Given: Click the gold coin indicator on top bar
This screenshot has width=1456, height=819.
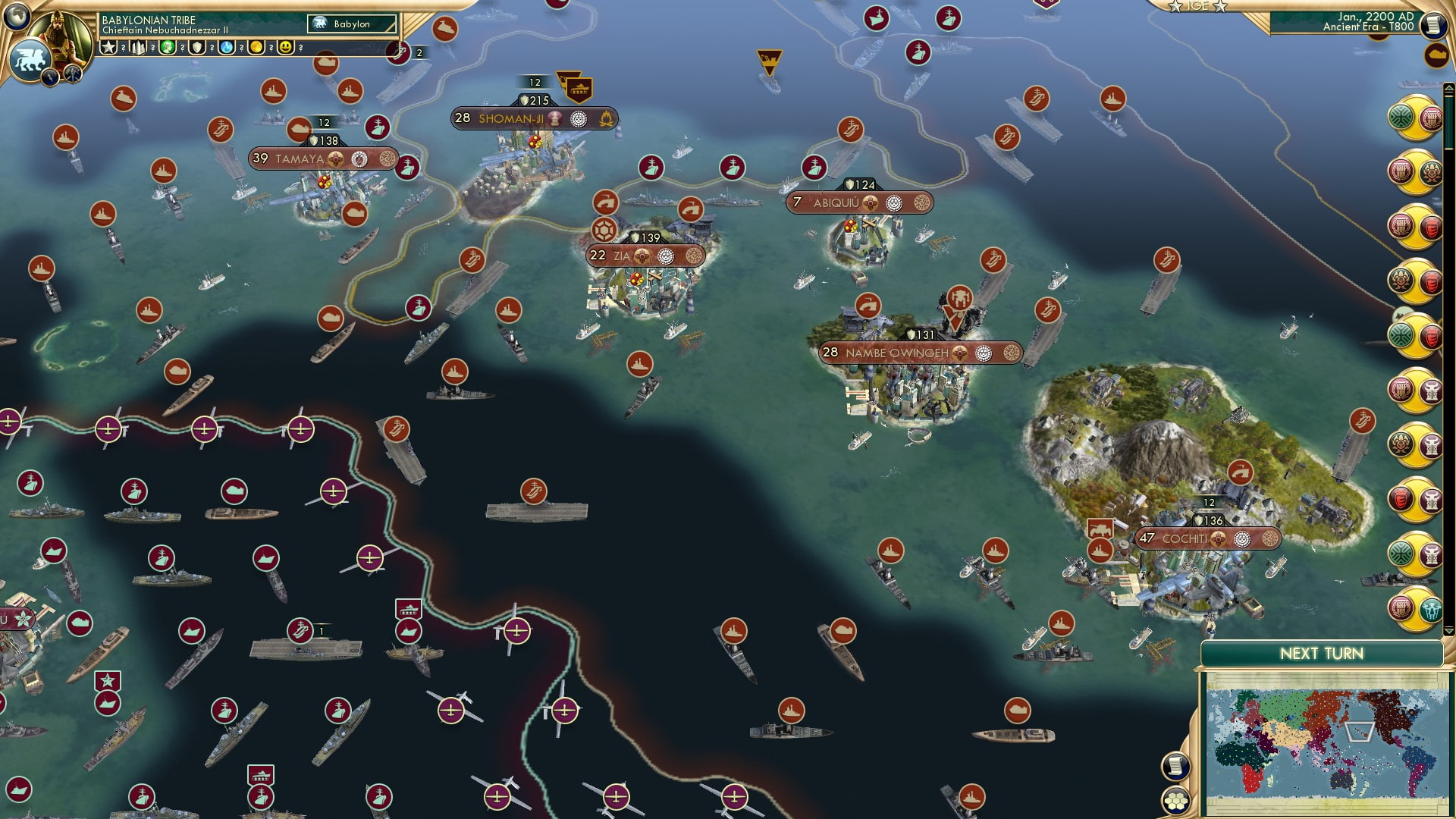Looking at the screenshot, I should point(256,47).
